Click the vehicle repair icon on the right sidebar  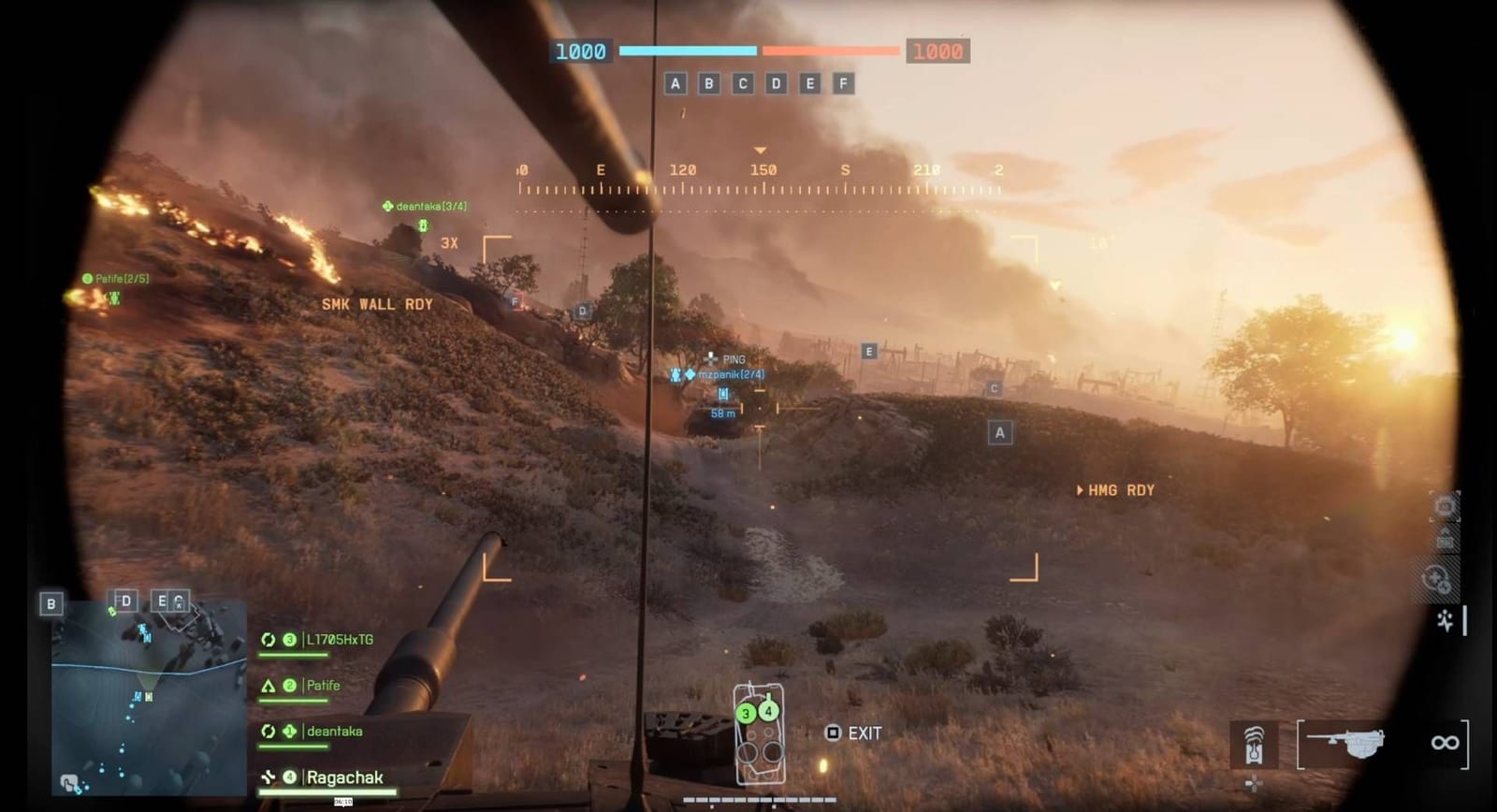pos(1440,578)
